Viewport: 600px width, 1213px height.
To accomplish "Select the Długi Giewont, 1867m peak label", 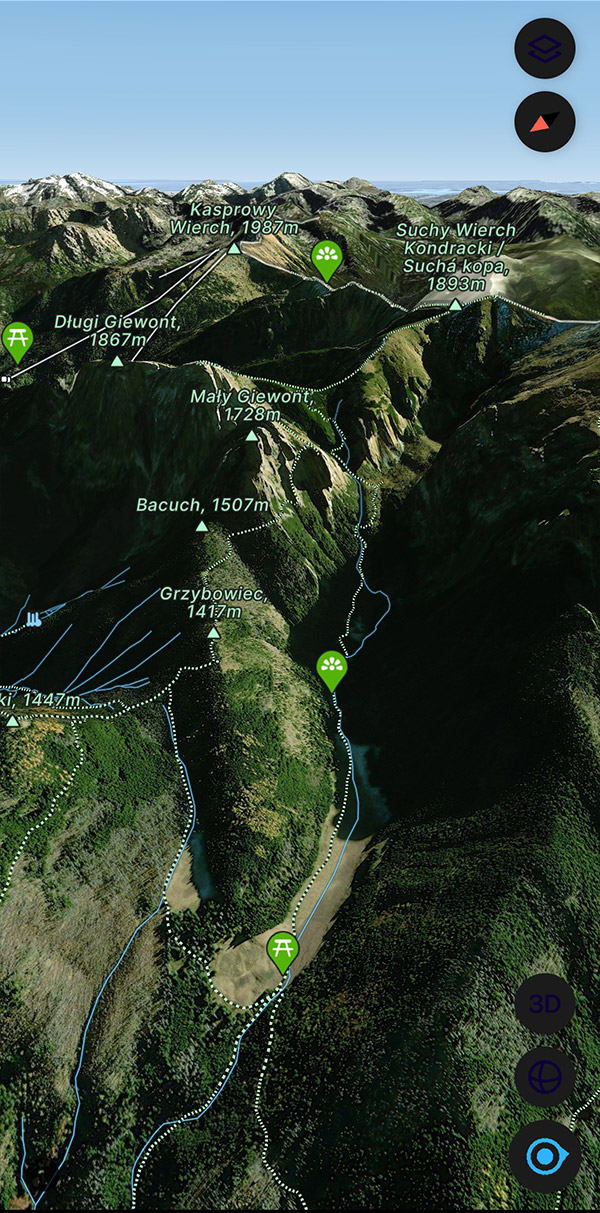I will coord(118,331).
